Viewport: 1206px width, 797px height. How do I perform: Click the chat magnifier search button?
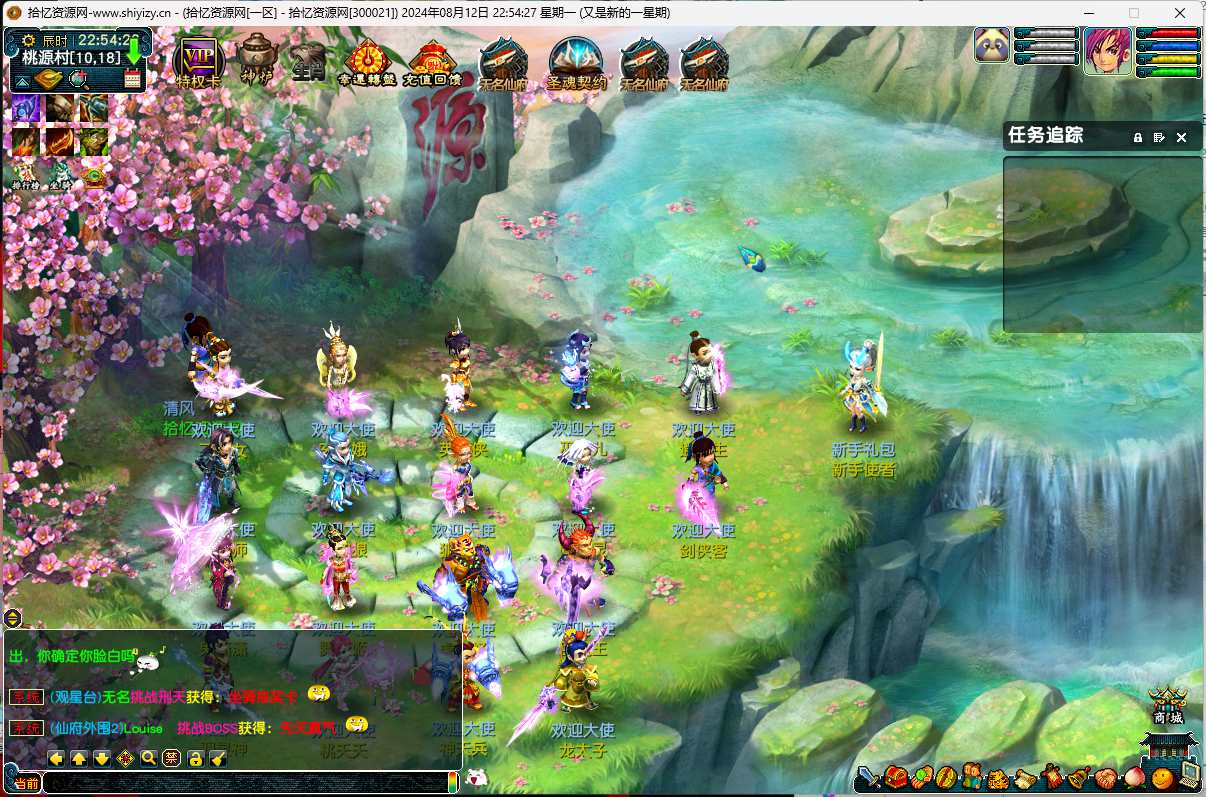click(x=148, y=758)
